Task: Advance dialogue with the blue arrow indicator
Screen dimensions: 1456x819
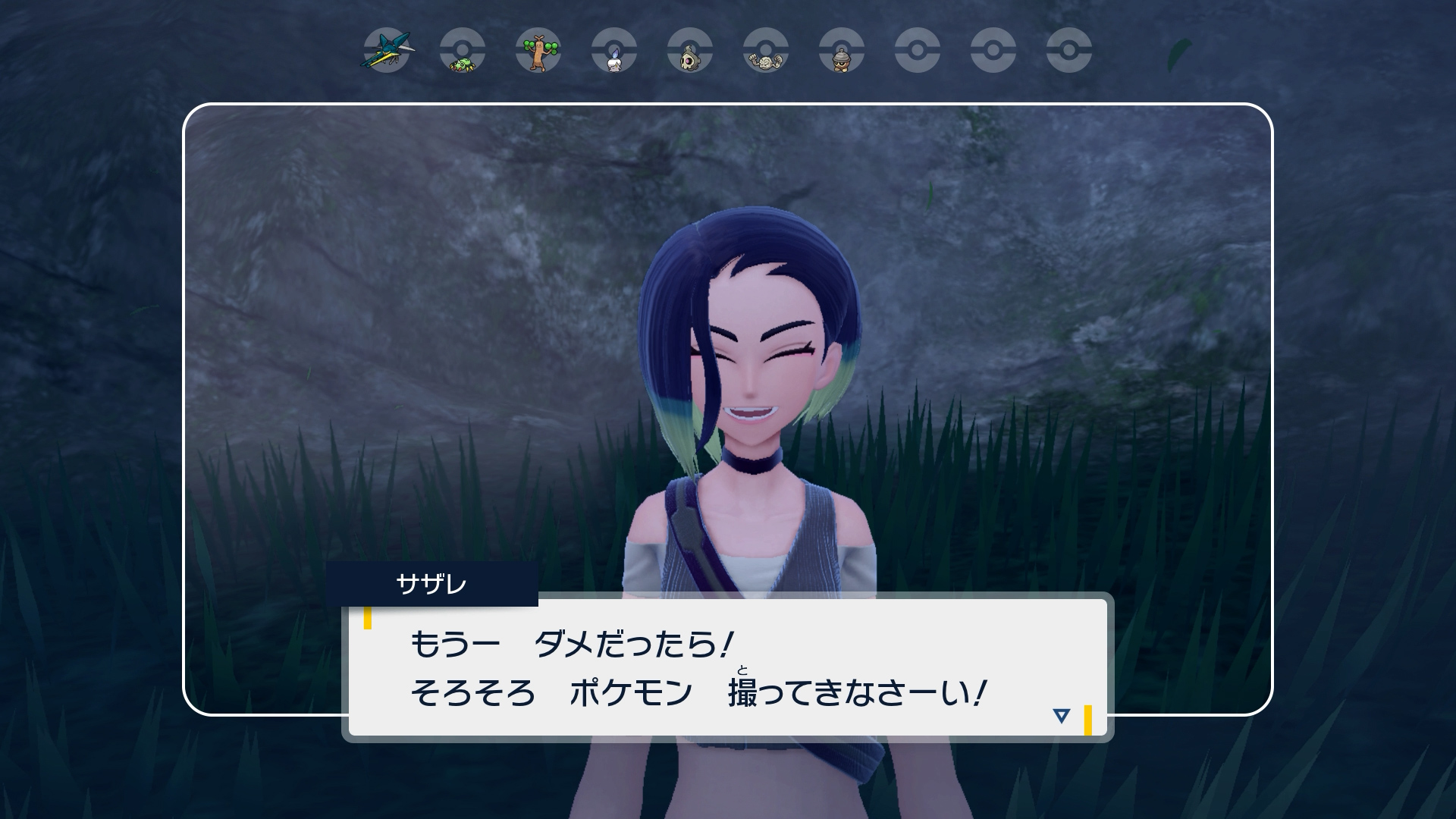Action: pyautogui.click(x=1061, y=715)
